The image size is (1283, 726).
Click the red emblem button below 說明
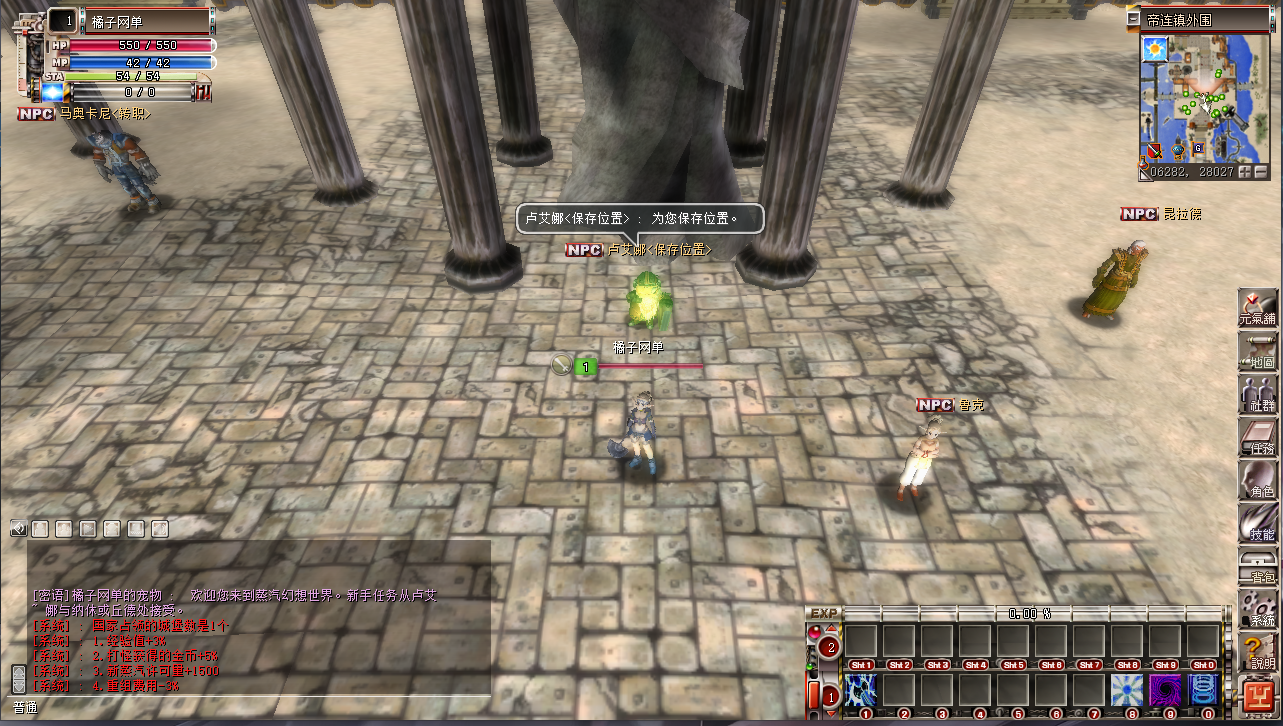tap(1257, 694)
